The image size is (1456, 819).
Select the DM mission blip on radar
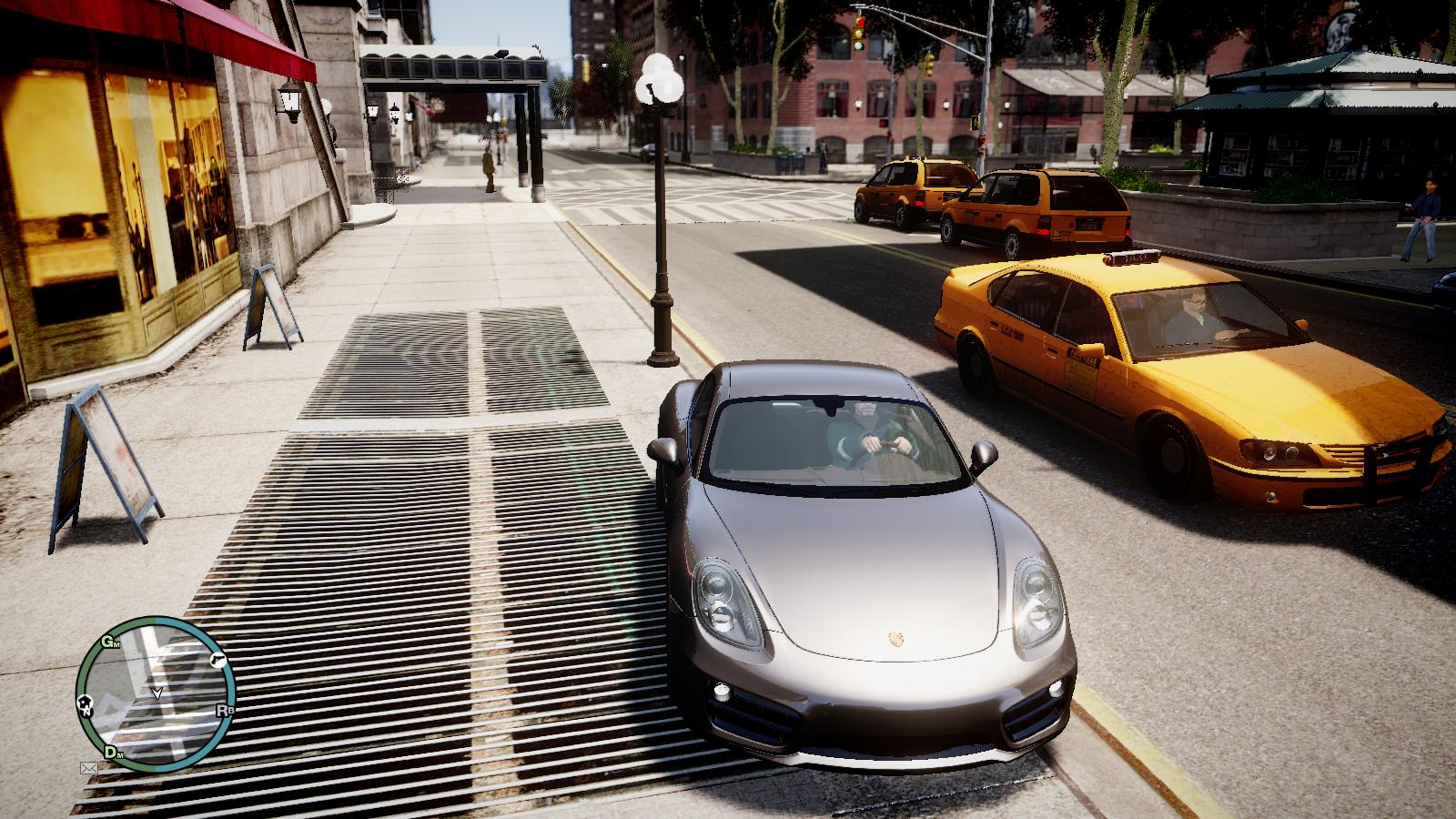tap(113, 752)
